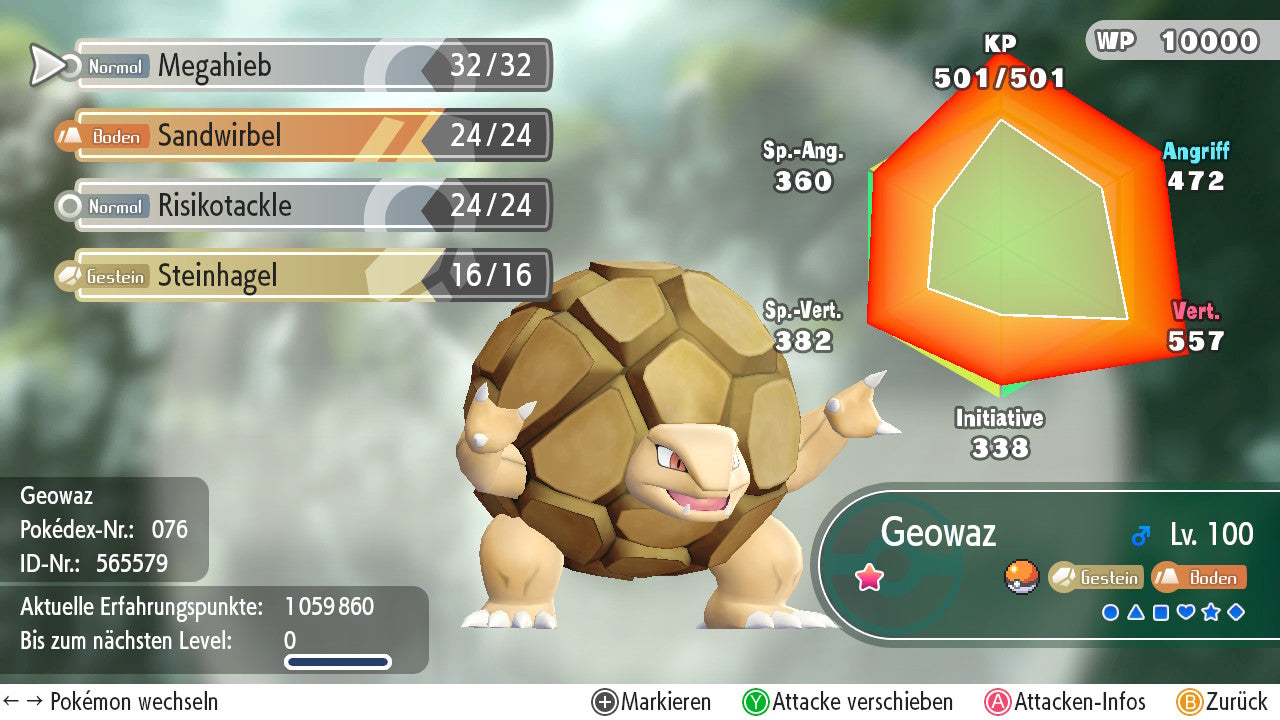Choose the Sandwirbel move row
This screenshot has width=1280, height=720.
tap(310, 135)
